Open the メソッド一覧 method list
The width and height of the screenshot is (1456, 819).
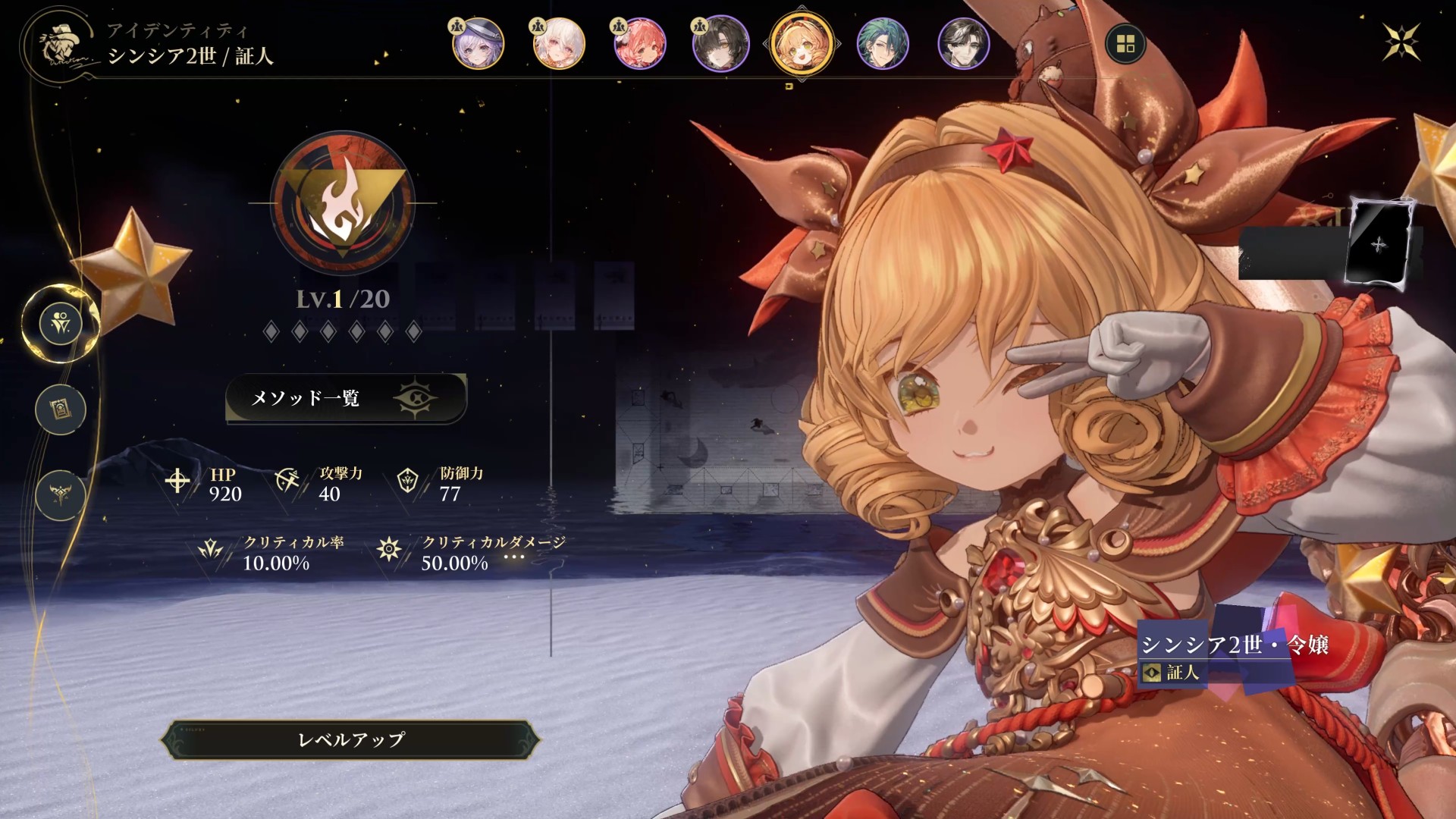pos(346,398)
